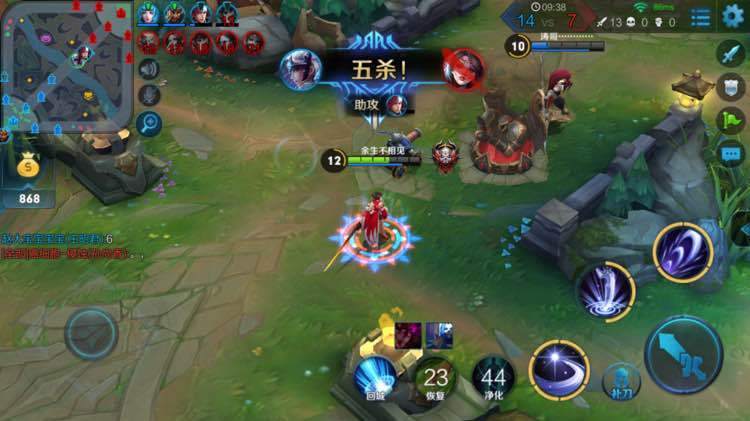Activate the 回城 recall button
Image resolution: width=750 pixels, height=421 pixels.
coord(376,381)
